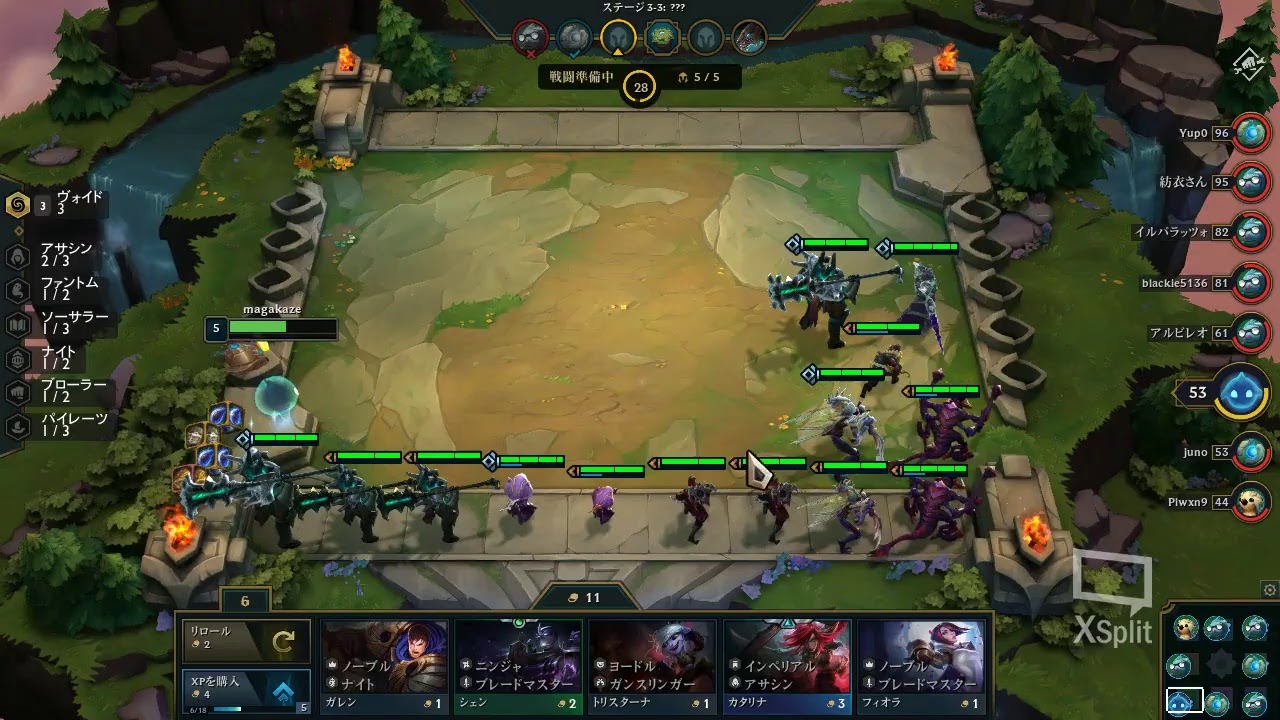The height and width of the screenshot is (720, 1280).
Task: Open 紡衣さん's board from scoreboard
Action: point(1249,182)
